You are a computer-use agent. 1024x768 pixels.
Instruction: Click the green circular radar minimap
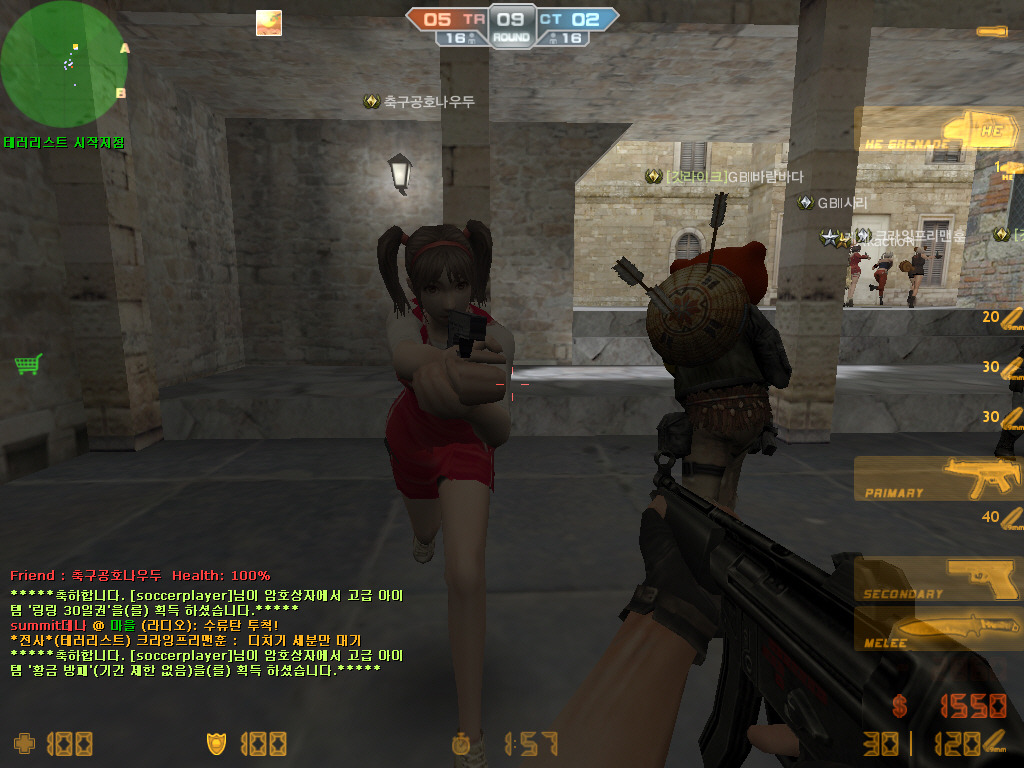pyautogui.click(x=64, y=65)
